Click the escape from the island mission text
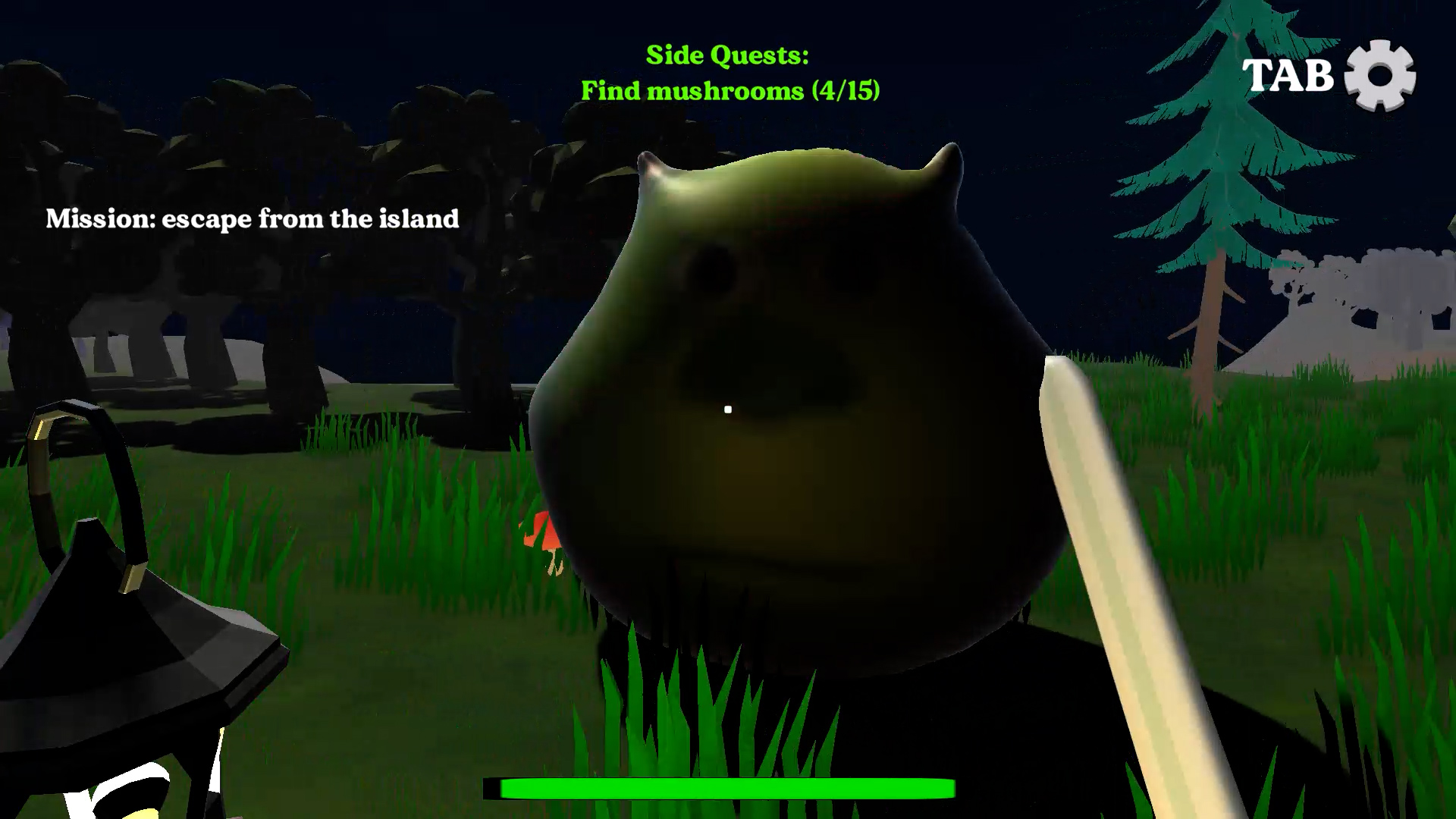Viewport: 1456px width, 819px height. (x=253, y=219)
